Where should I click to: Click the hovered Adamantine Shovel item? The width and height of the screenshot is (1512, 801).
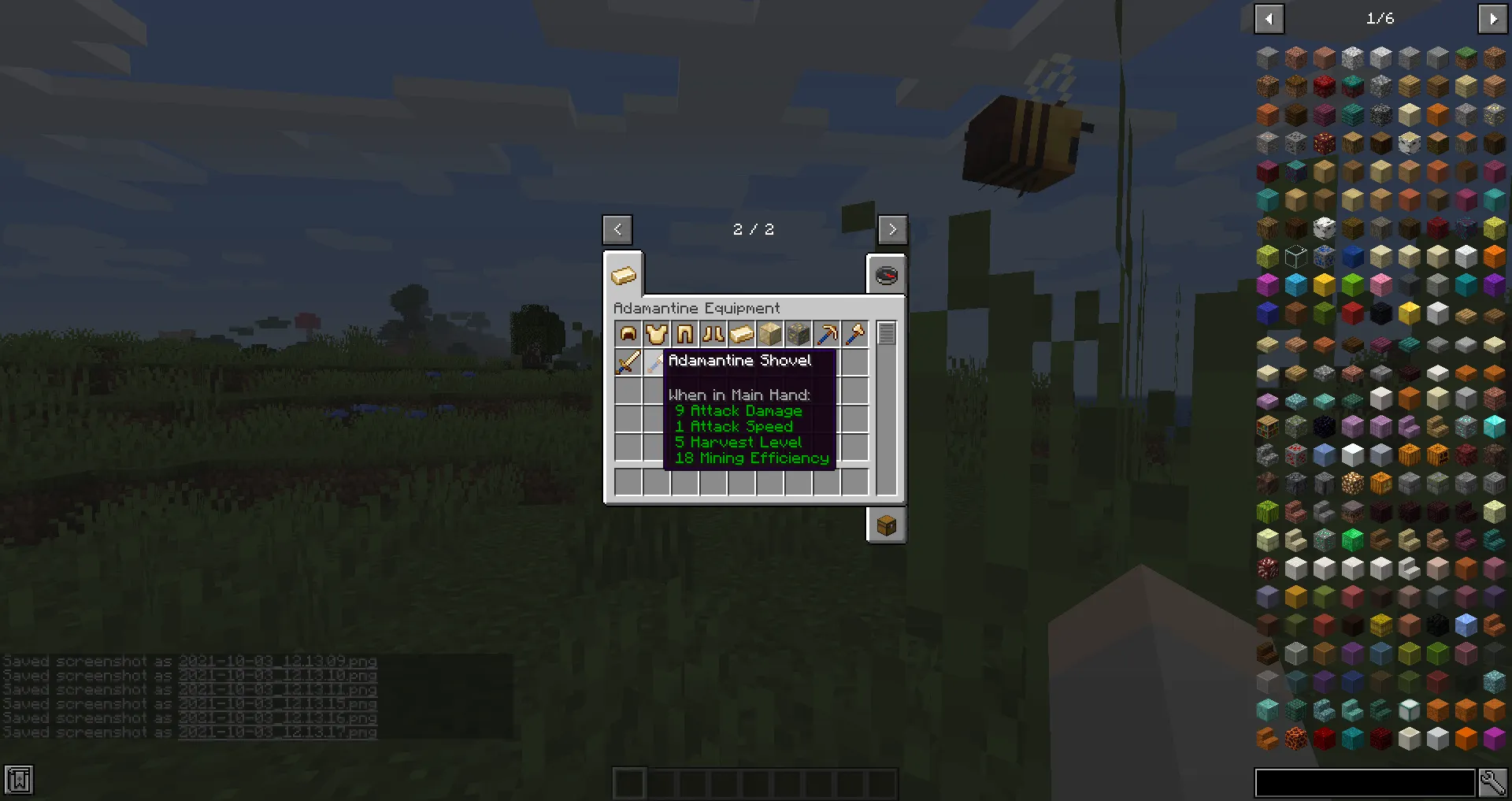[x=656, y=362]
